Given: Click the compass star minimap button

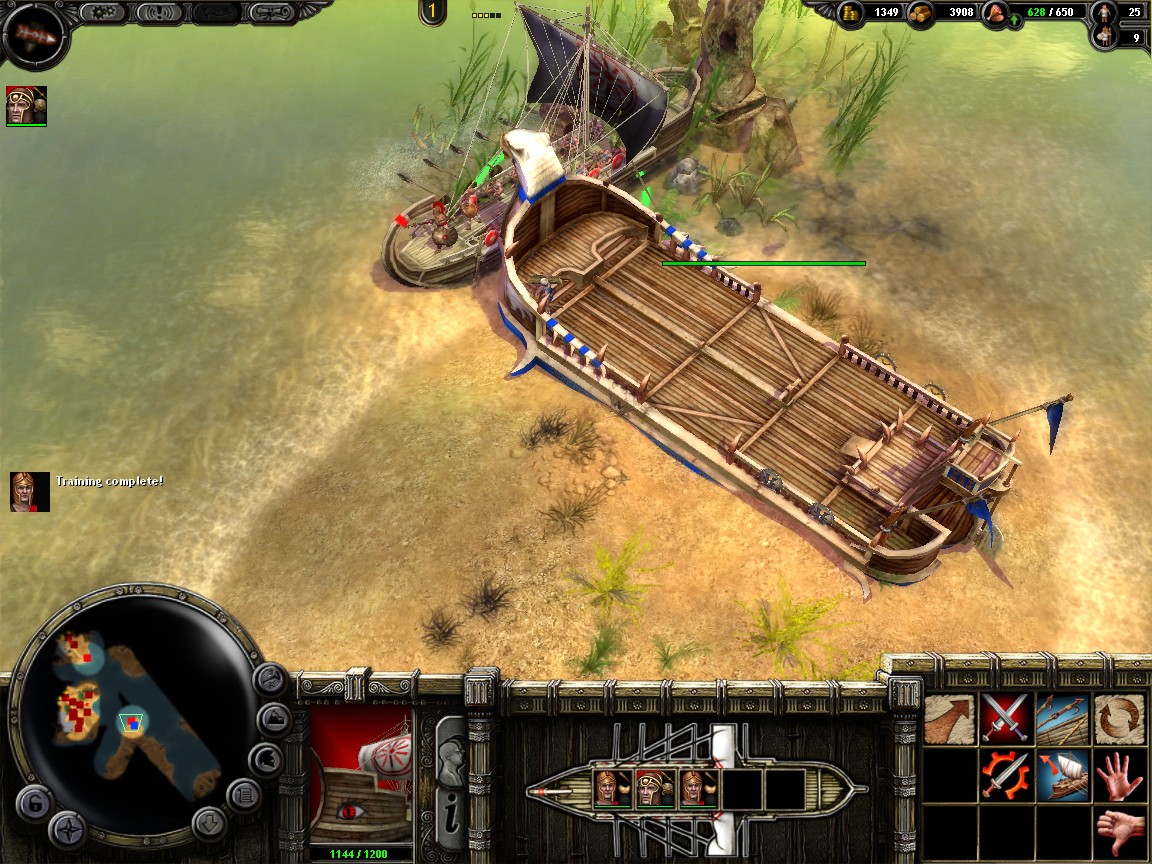Looking at the screenshot, I should pos(68,829).
